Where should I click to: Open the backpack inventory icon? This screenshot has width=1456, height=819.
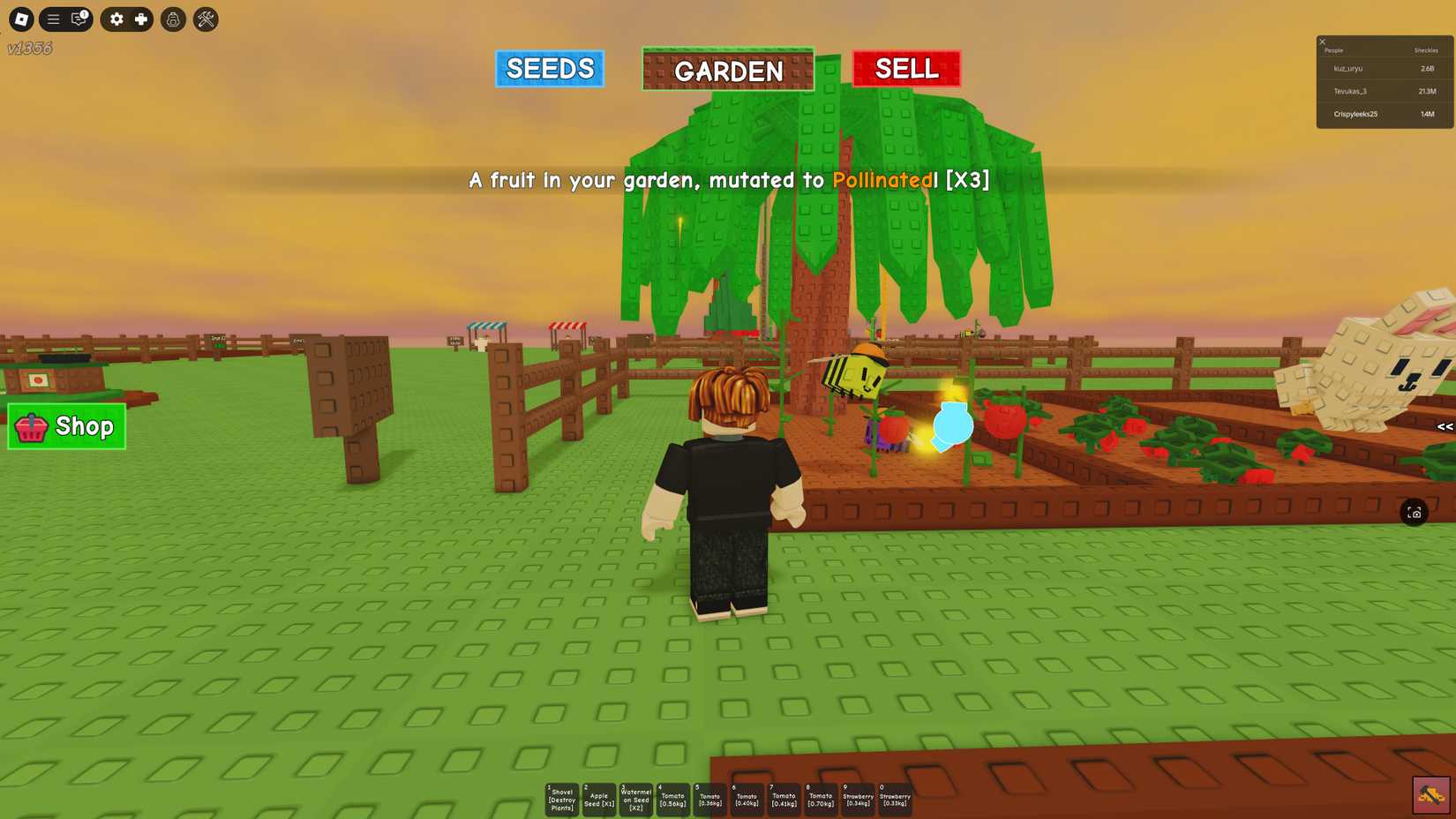[173, 19]
